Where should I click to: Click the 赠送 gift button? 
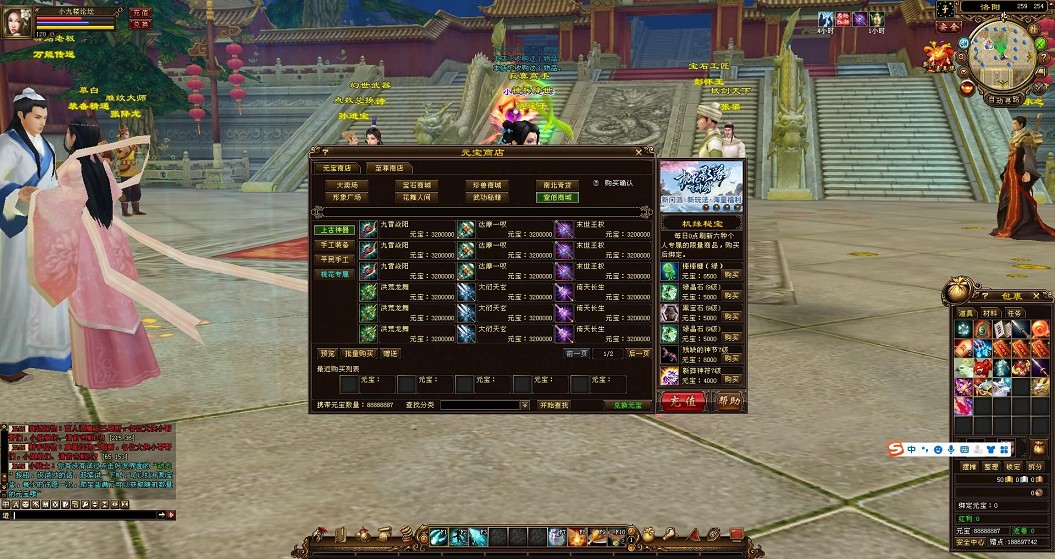click(x=390, y=353)
